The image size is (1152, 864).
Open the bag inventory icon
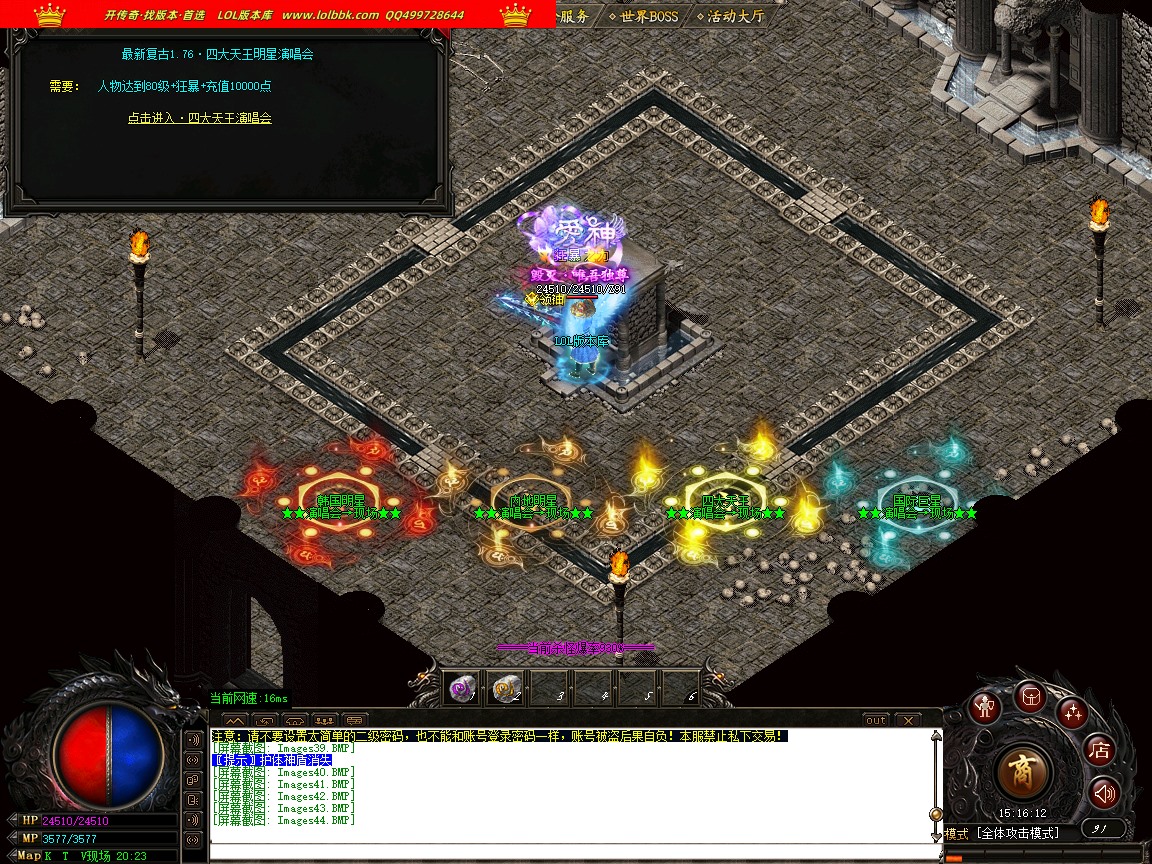(x=1030, y=696)
